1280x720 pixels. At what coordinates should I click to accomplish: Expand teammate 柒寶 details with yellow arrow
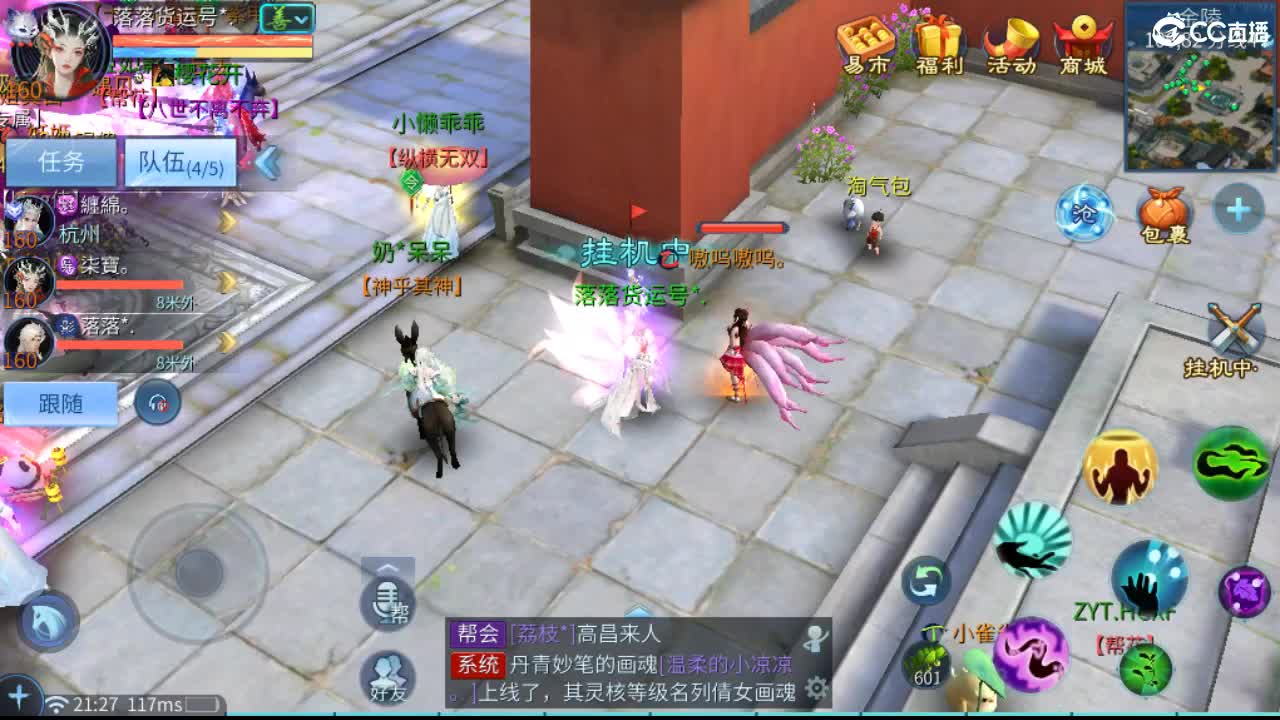(x=226, y=281)
